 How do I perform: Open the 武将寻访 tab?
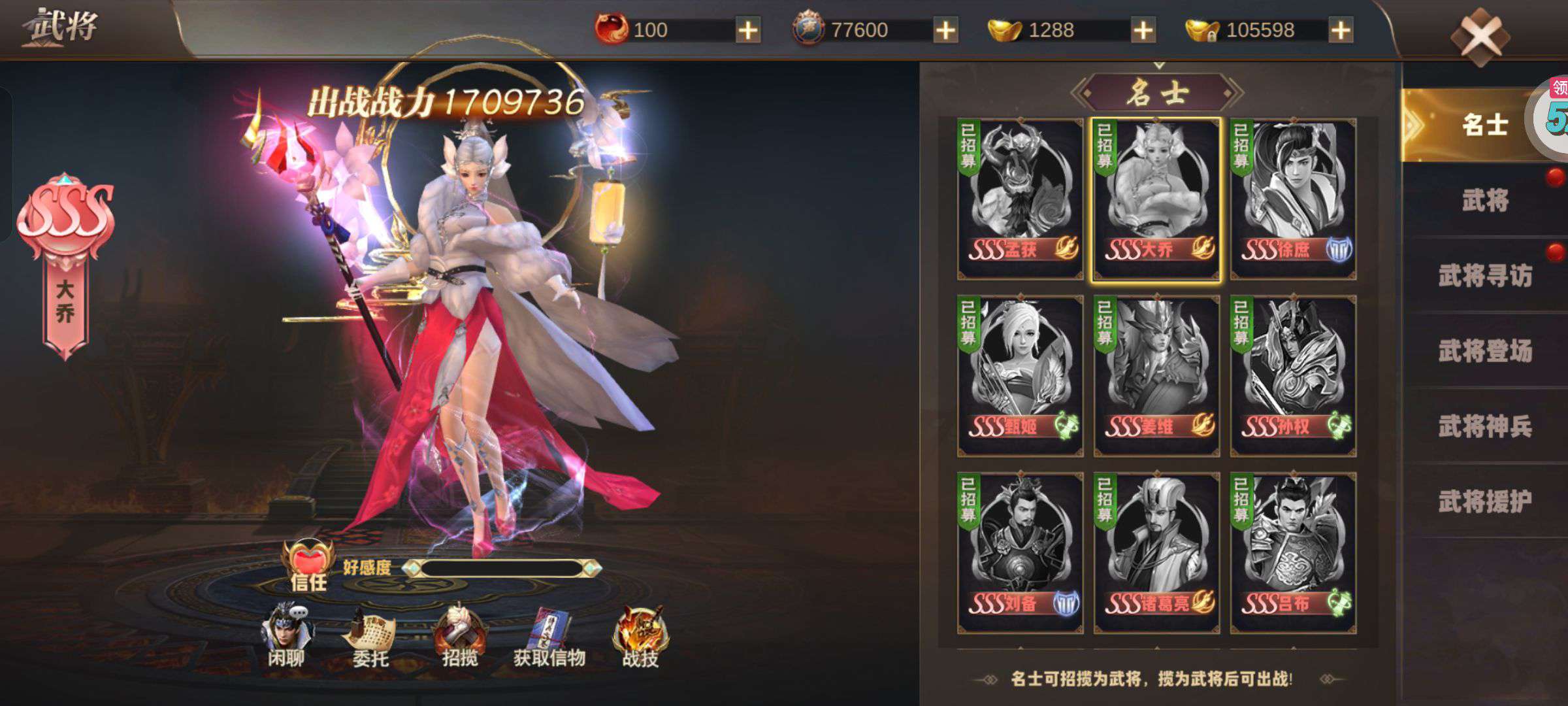tap(1486, 275)
